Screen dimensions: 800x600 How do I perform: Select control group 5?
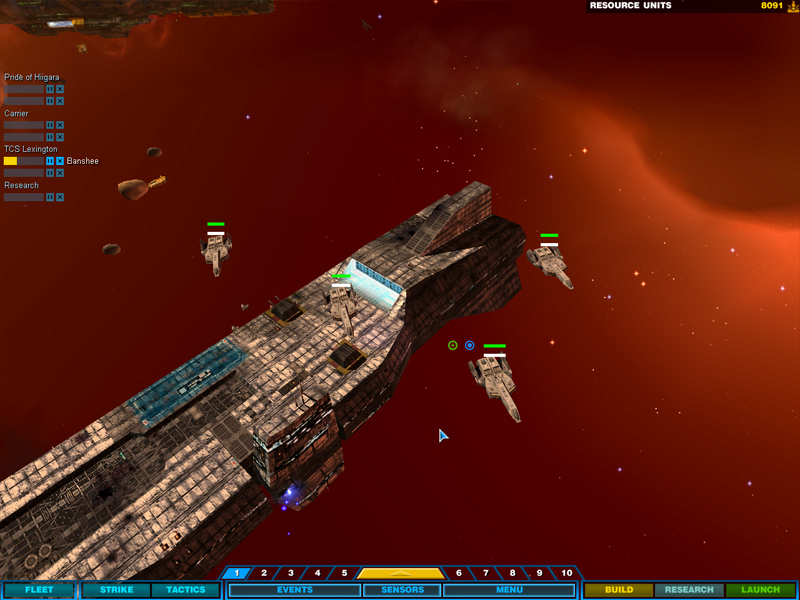pos(344,573)
